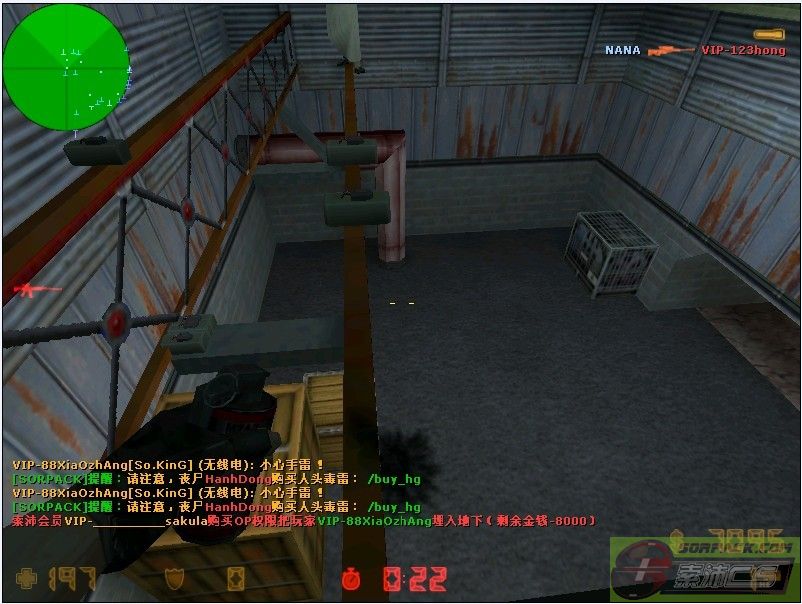Select the NANA kill feed entry
Screen dimensions: 802x604
(x=622, y=50)
